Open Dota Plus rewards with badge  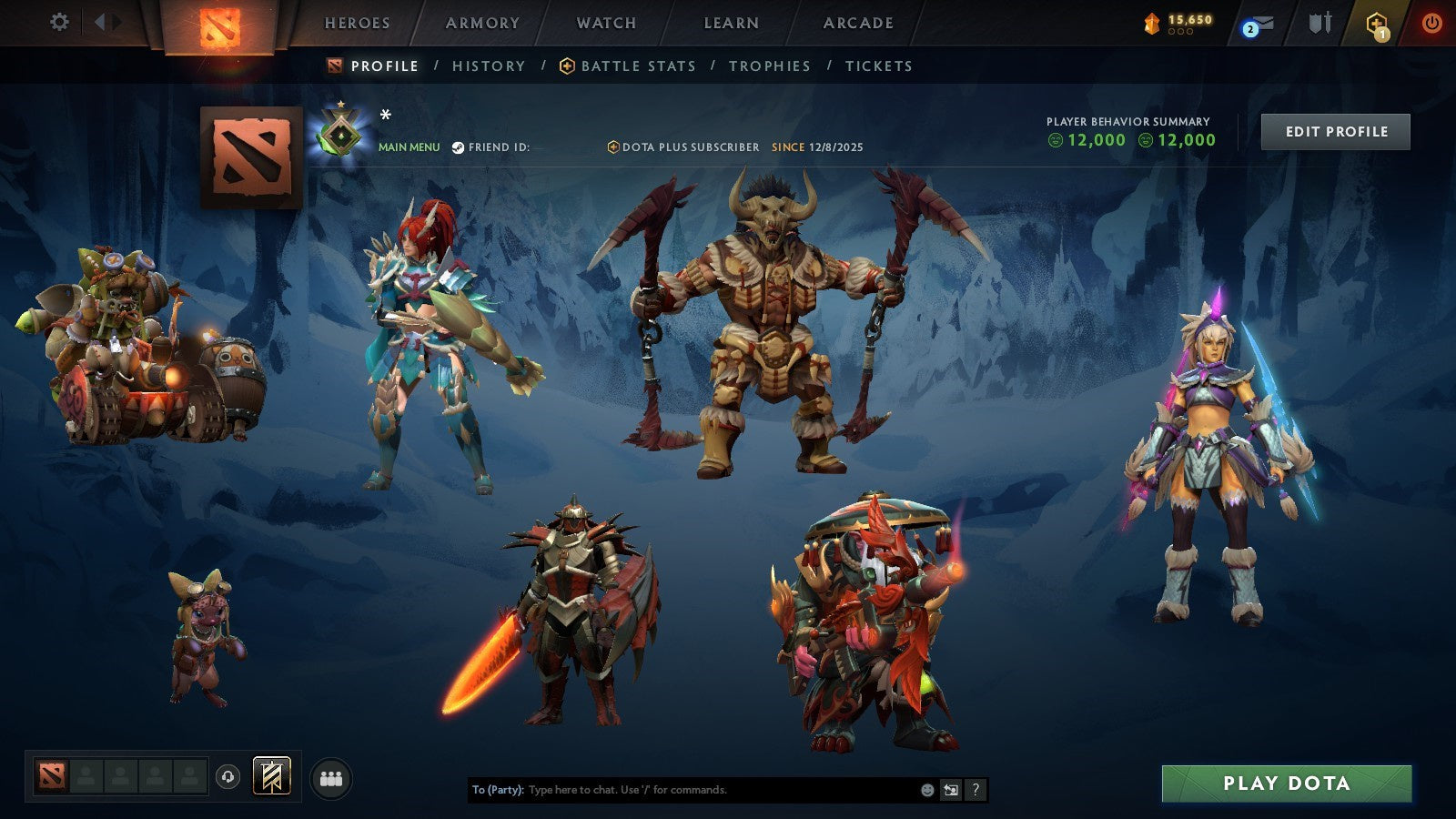(1377, 25)
